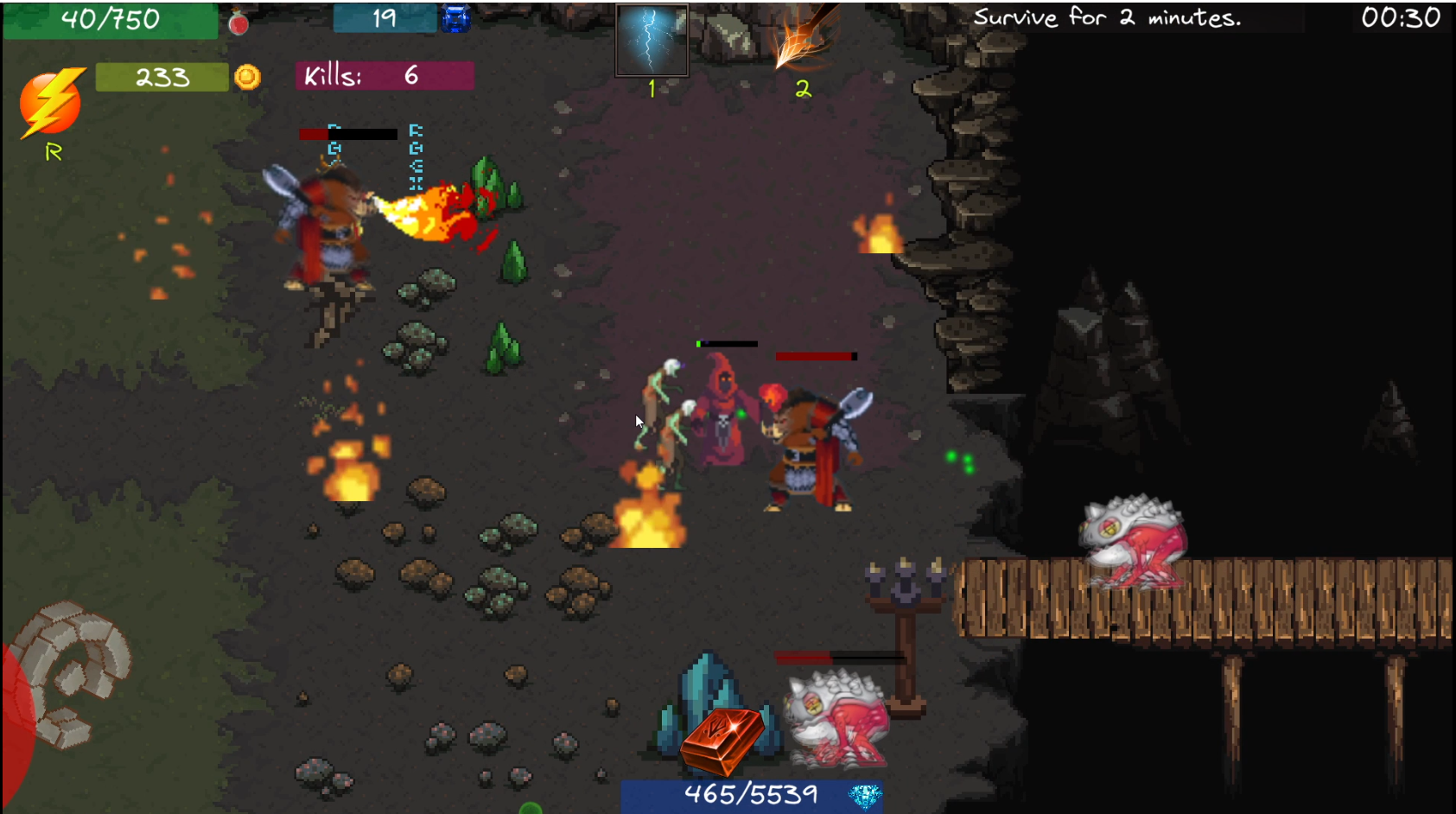Open details on the countdown timer 00:30
The image size is (1456, 814).
click(x=1400, y=19)
